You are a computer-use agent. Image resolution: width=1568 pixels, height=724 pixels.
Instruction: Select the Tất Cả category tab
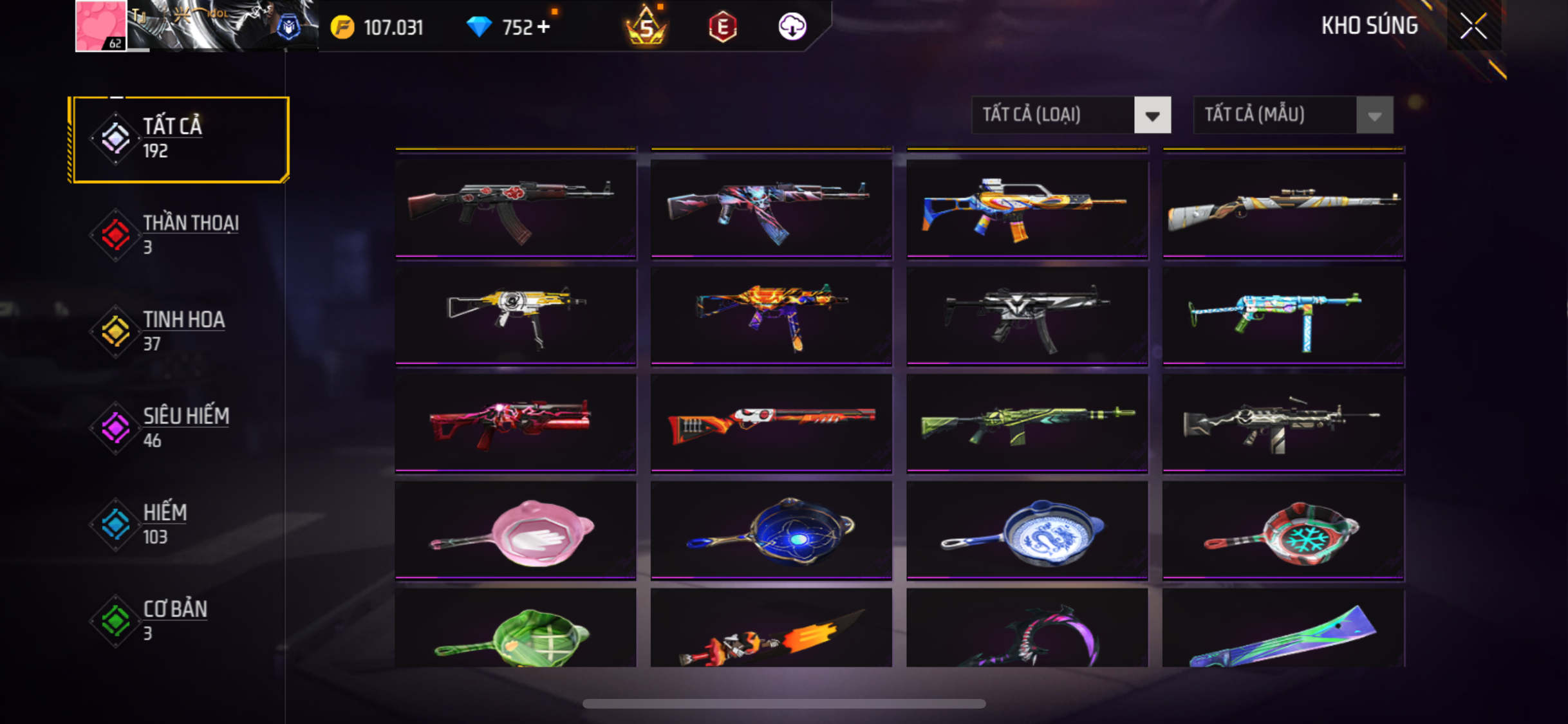click(180, 139)
